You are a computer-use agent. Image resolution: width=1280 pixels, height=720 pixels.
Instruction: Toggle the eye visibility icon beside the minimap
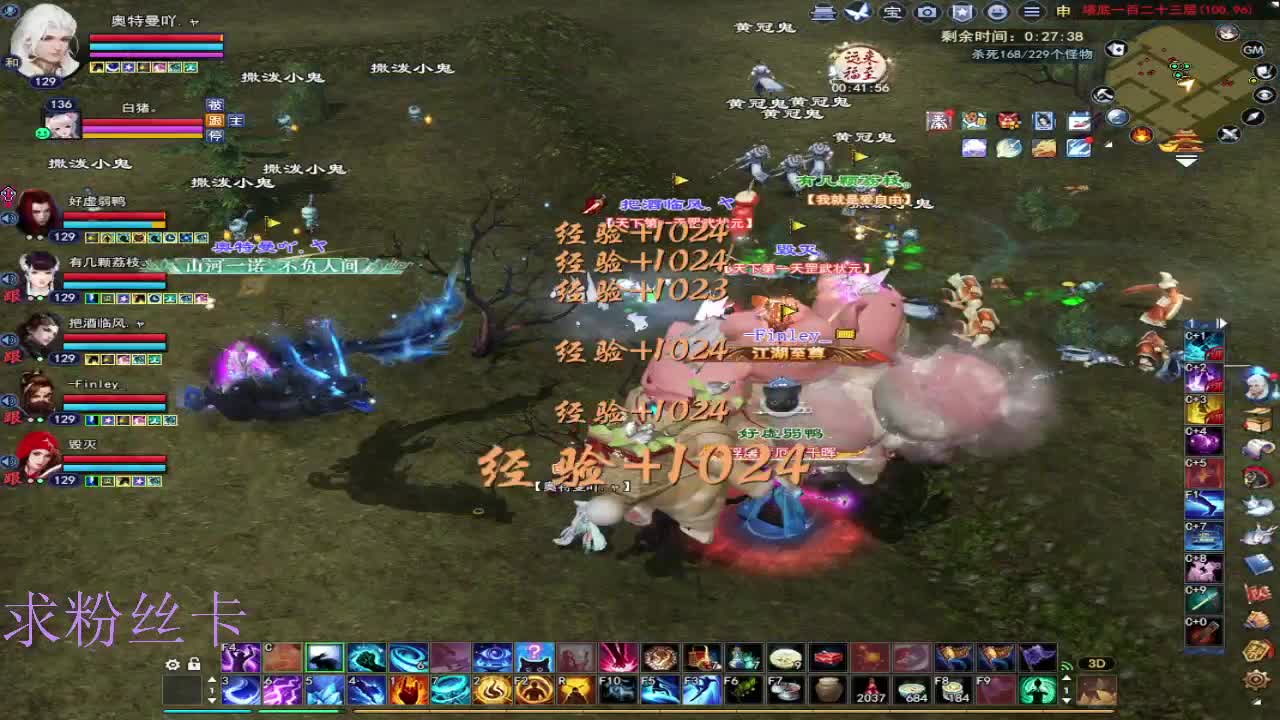[1263, 94]
